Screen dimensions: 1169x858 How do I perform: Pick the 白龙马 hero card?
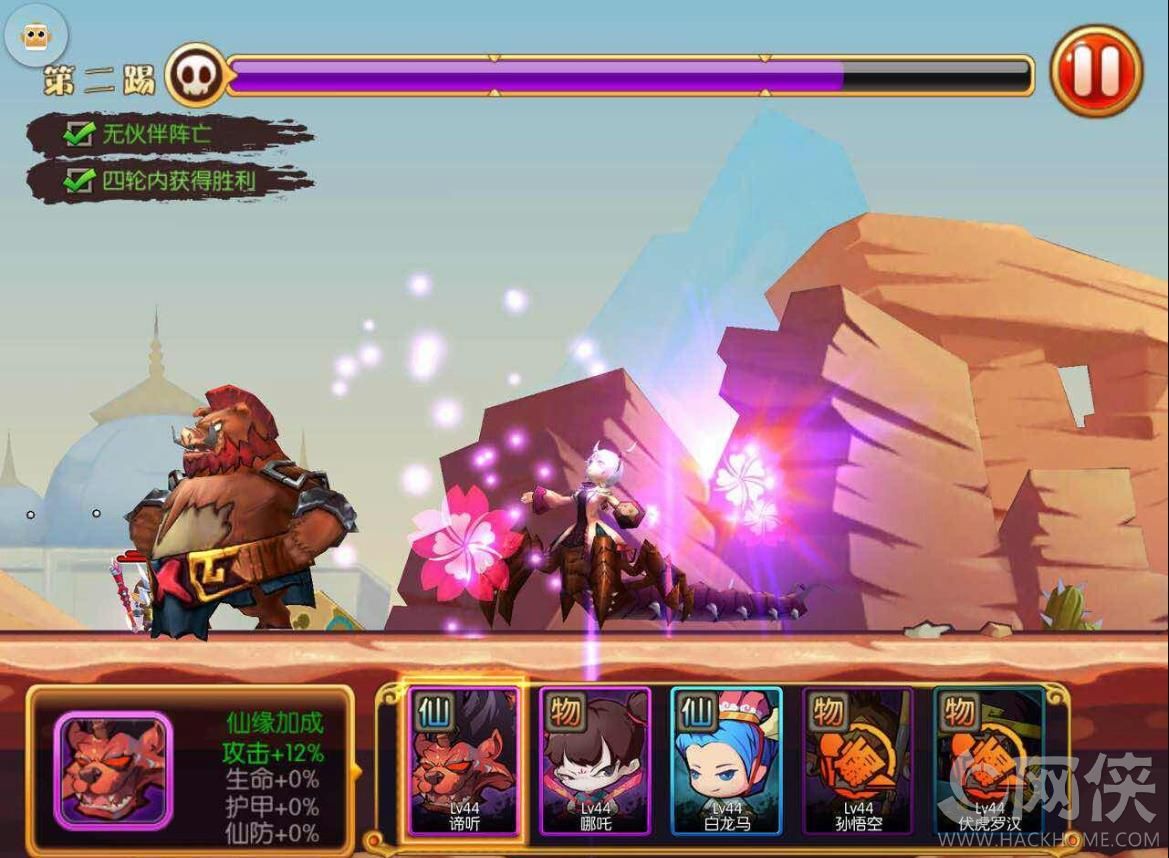tap(726, 761)
